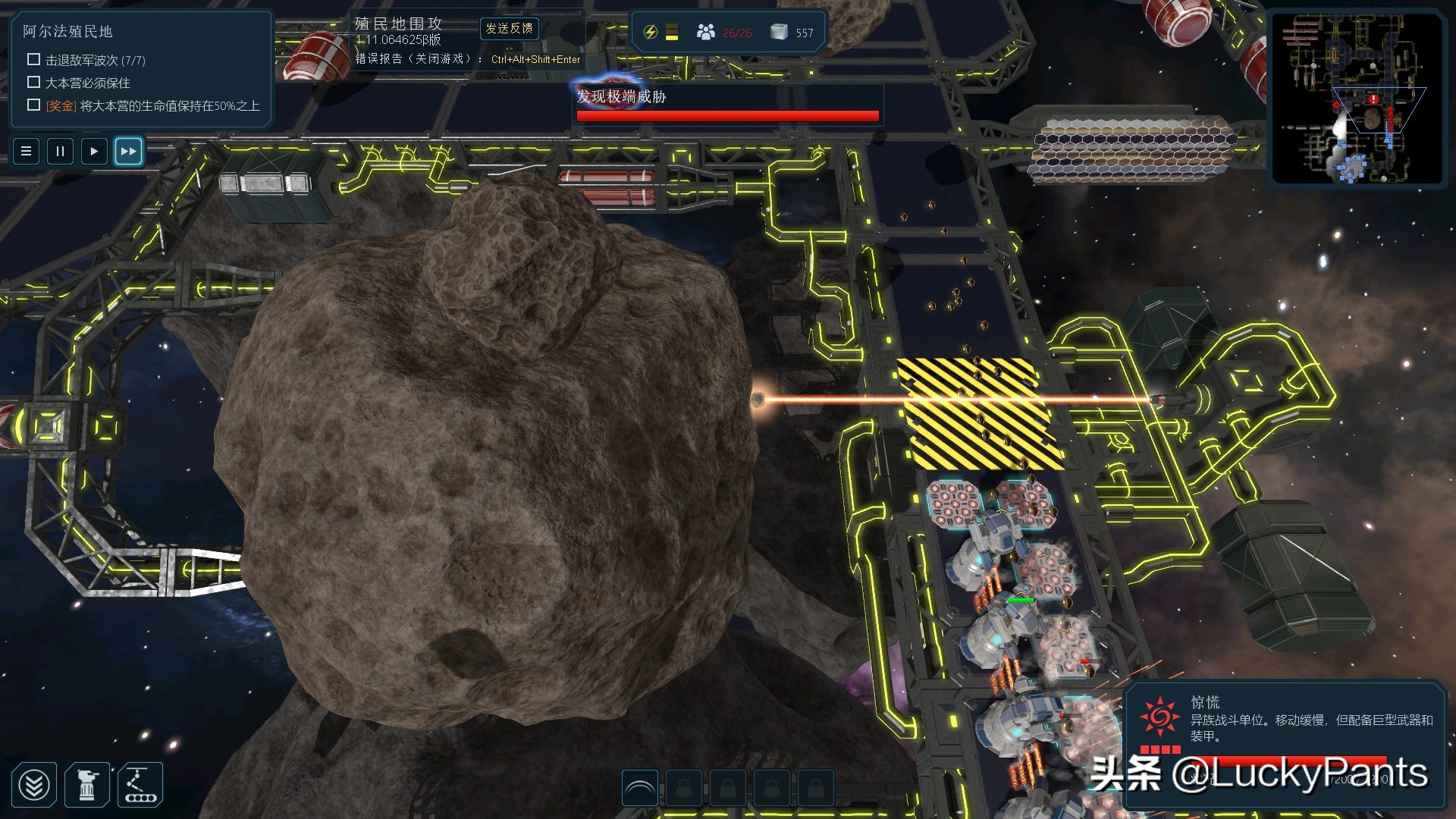Set game to normal play speed

pos(94,151)
